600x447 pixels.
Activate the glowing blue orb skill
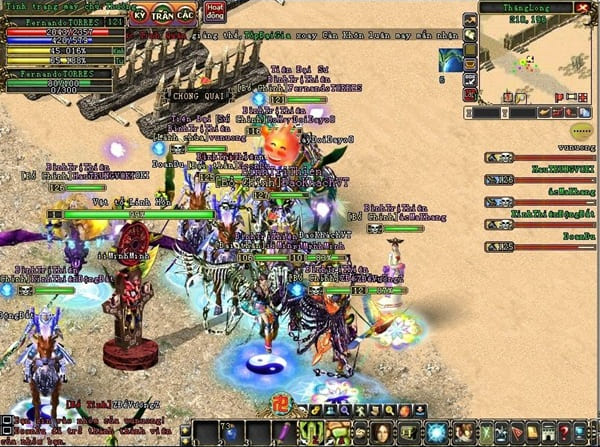[436, 432]
